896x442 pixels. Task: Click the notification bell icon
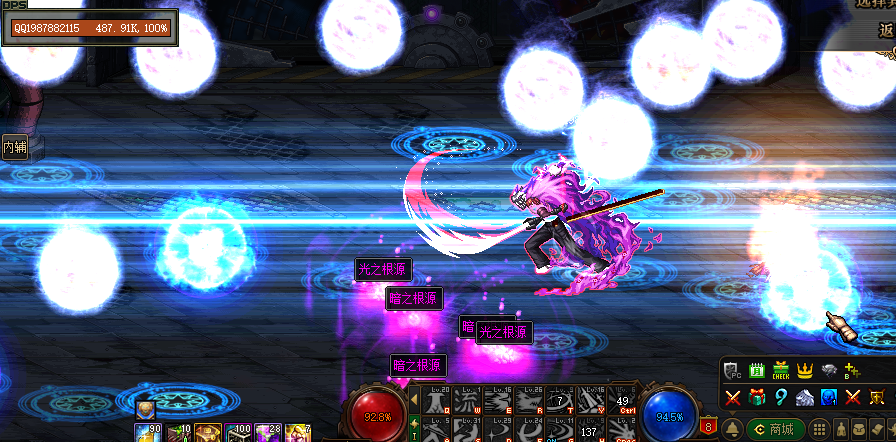[732, 428]
